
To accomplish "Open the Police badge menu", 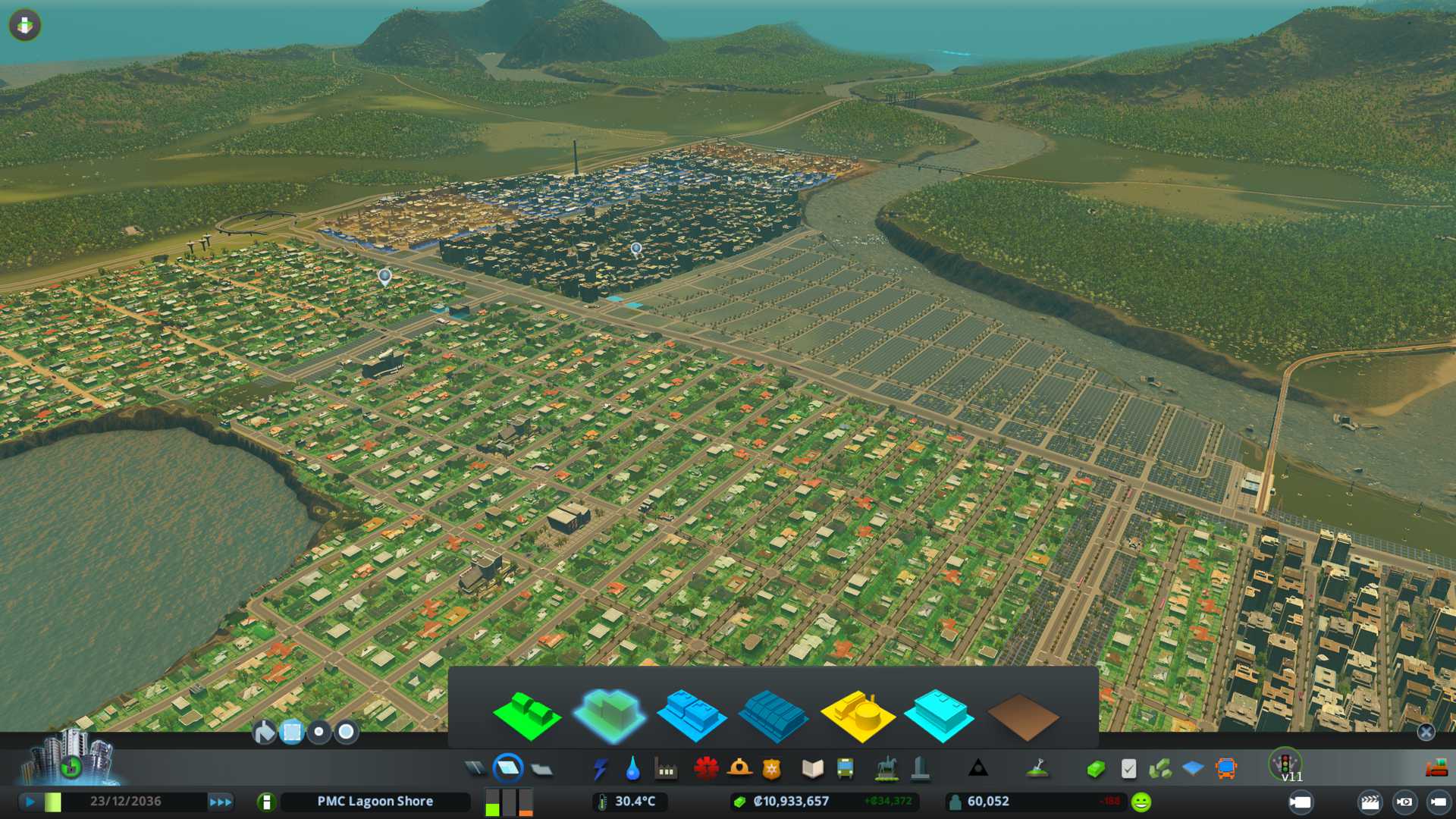I will click(771, 769).
